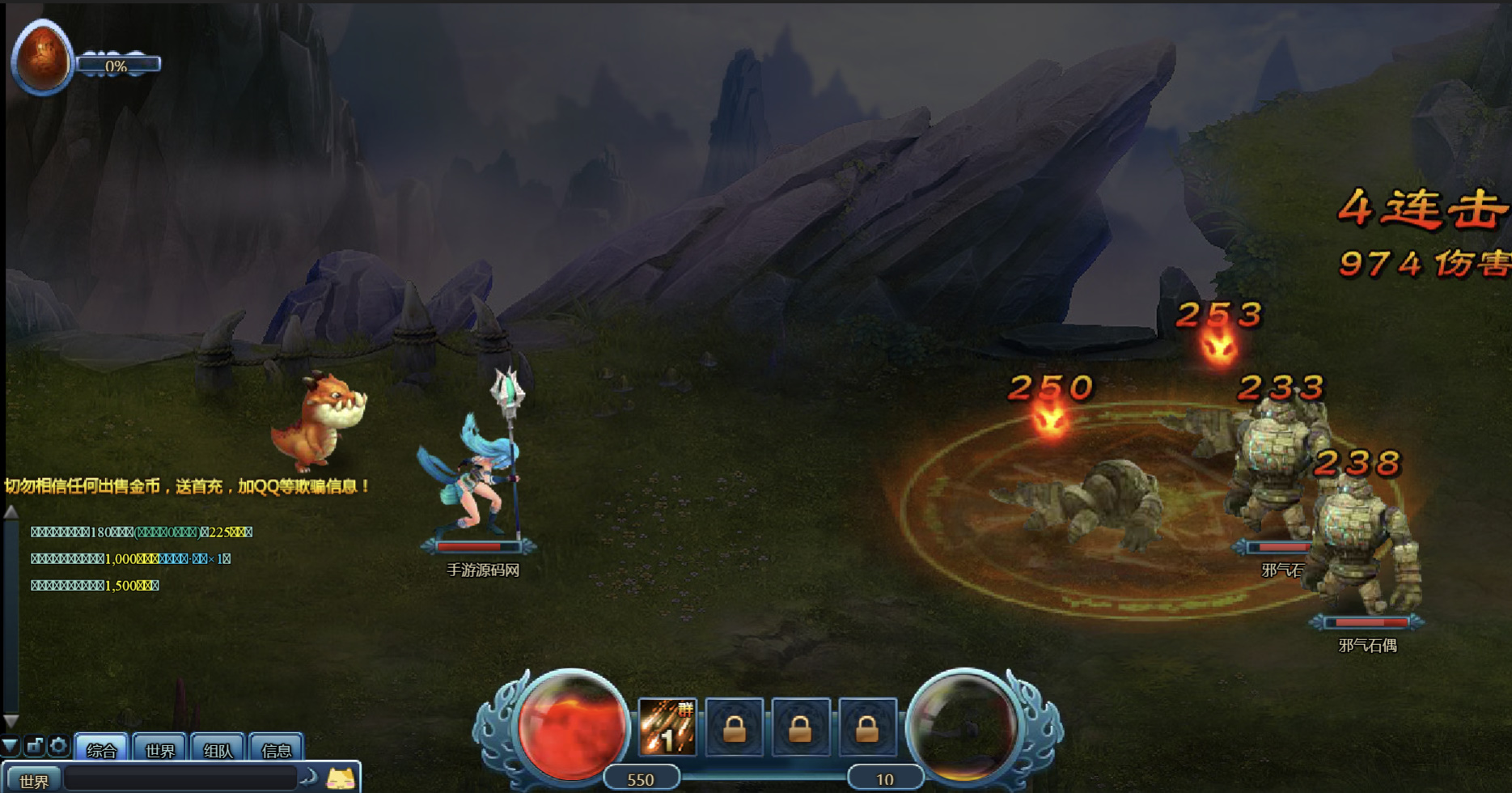The width and height of the screenshot is (1512, 793).
Task: Open the cat face emoji picker
Action: tap(341, 779)
